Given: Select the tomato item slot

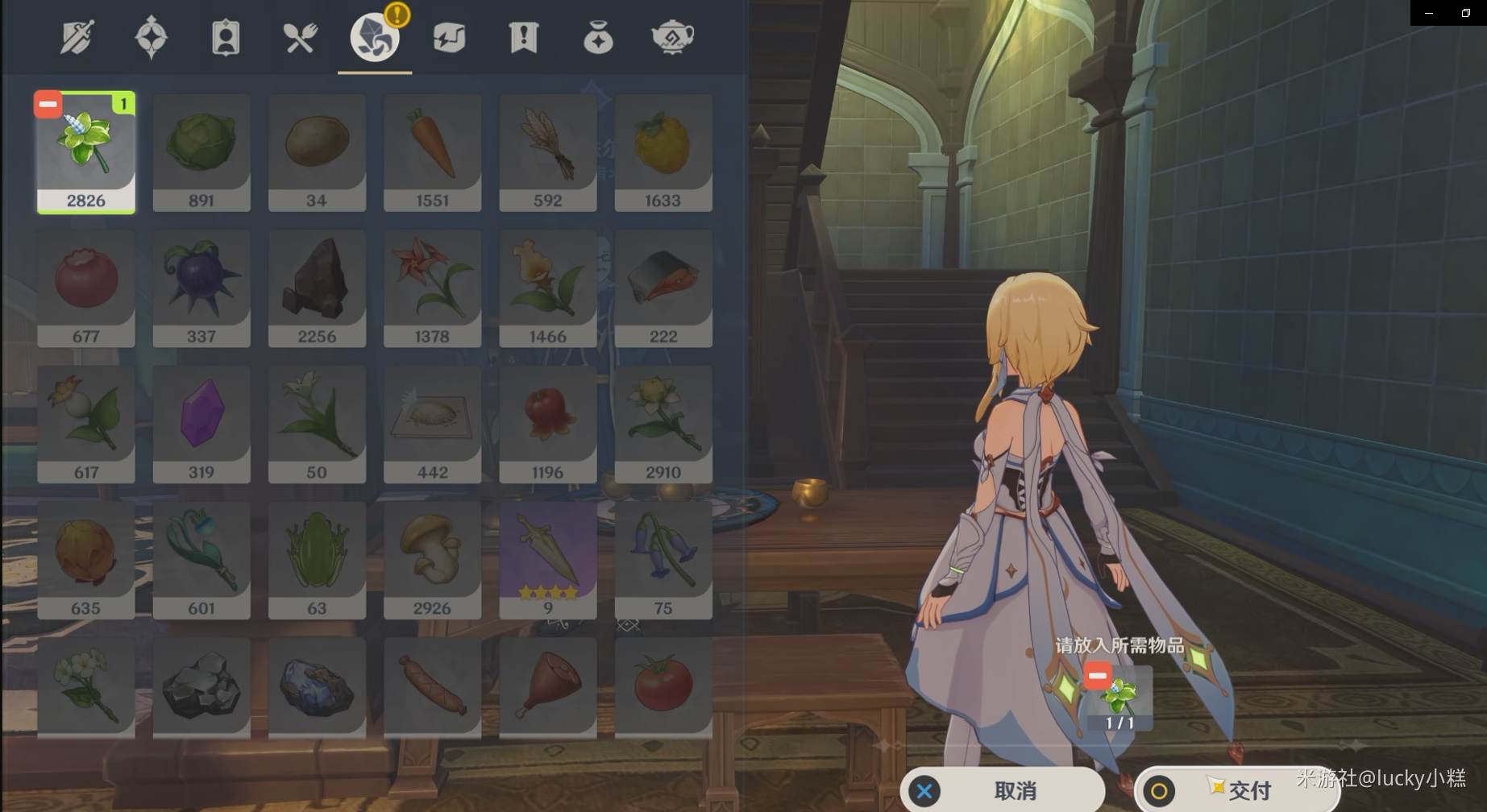Looking at the screenshot, I should pyautogui.click(x=663, y=686).
